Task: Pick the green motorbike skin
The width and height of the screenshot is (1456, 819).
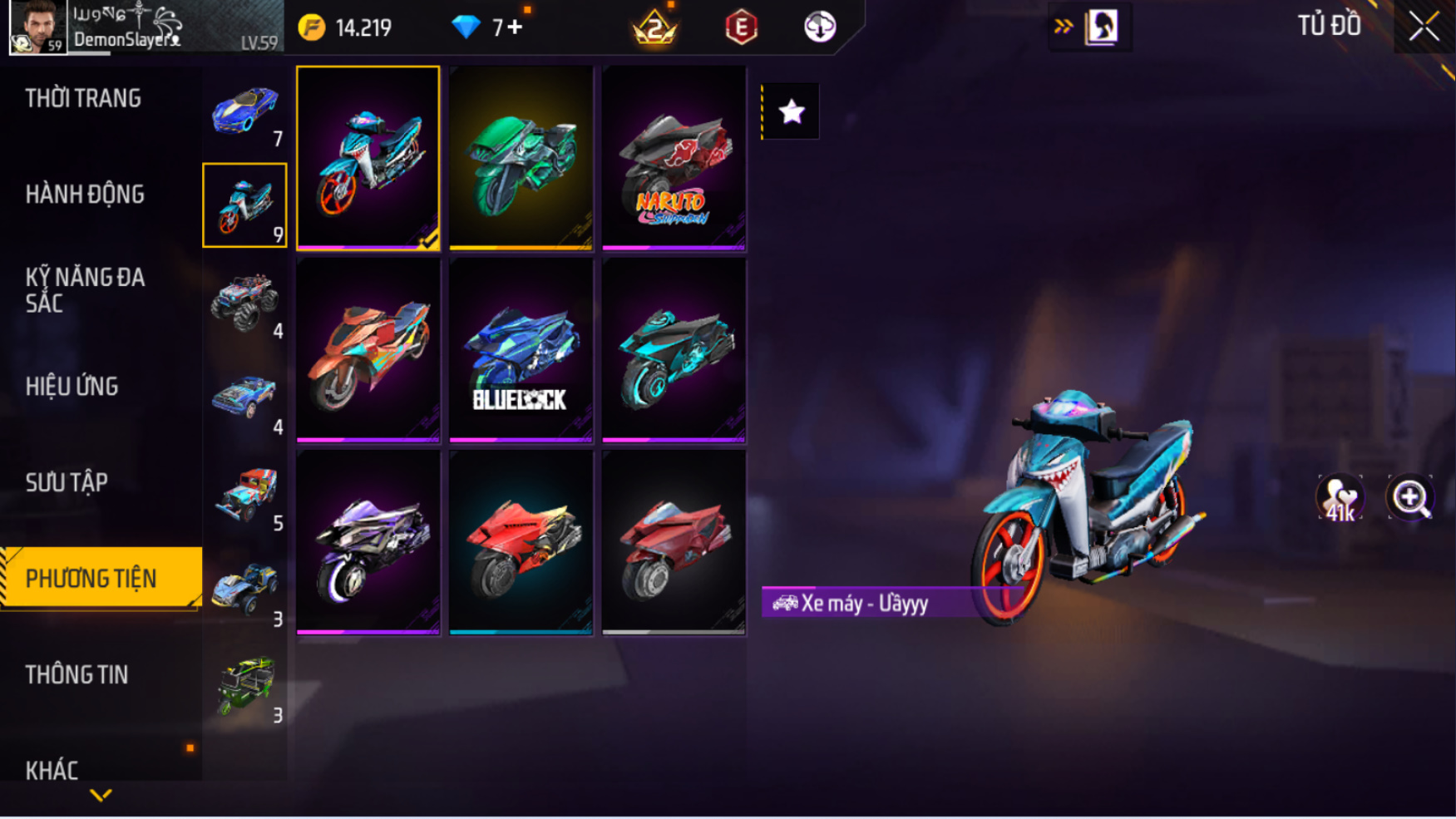Action: [x=521, y=158]
